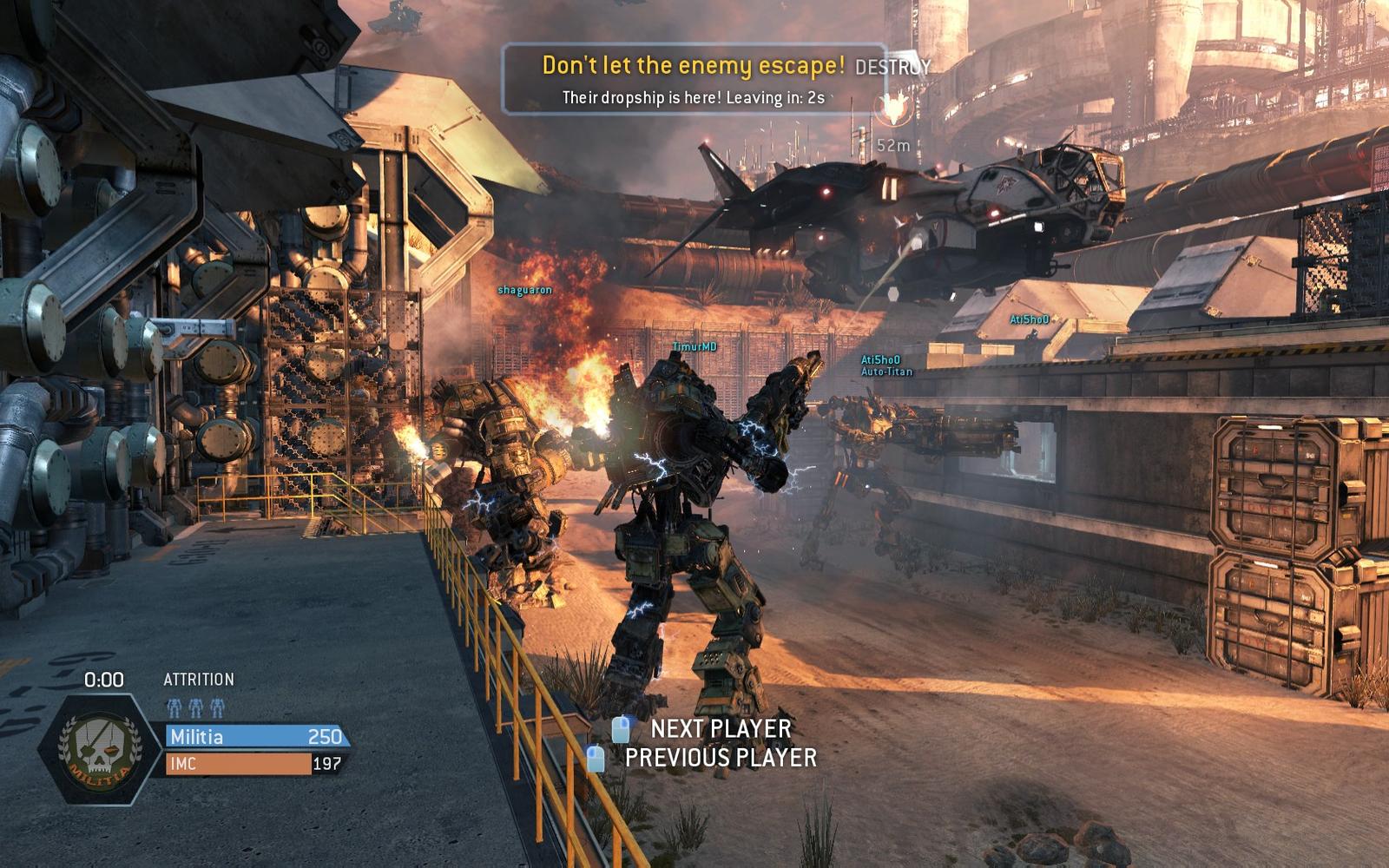Select the NEXT PLAYER spectator option
Image resolution: width=1389 pixels, height=868 pixels.
(x=720, y=728)
